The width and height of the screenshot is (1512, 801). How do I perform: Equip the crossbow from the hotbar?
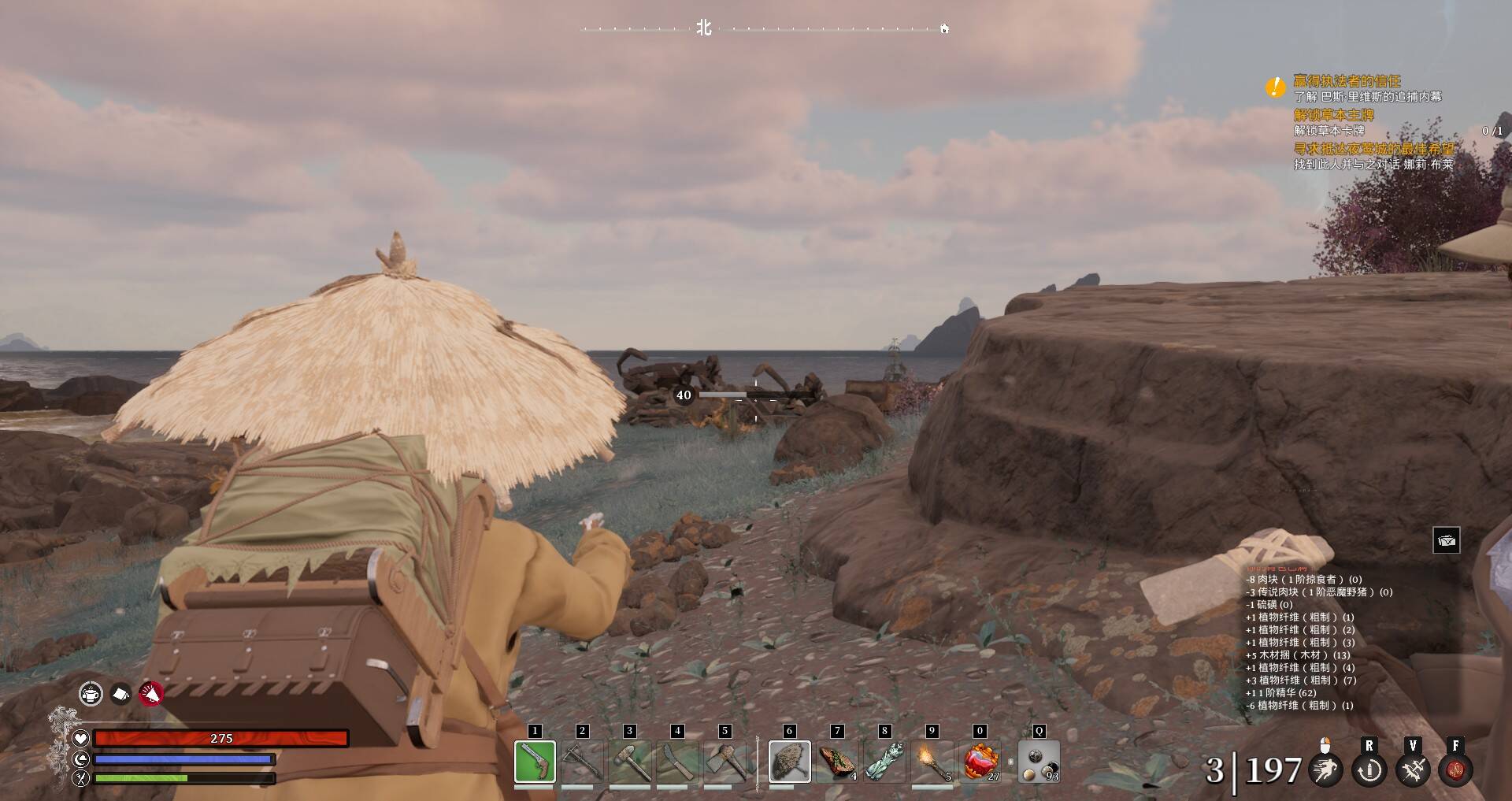[x=583, y=762]
